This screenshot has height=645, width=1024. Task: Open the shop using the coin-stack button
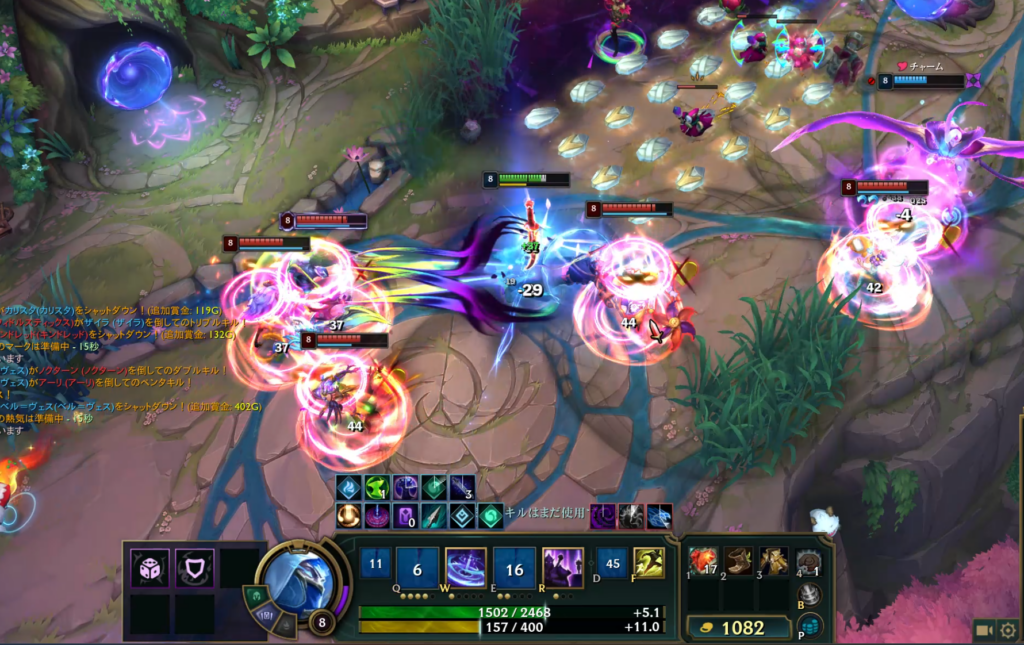pyautogui.click(x=810, y=626)
